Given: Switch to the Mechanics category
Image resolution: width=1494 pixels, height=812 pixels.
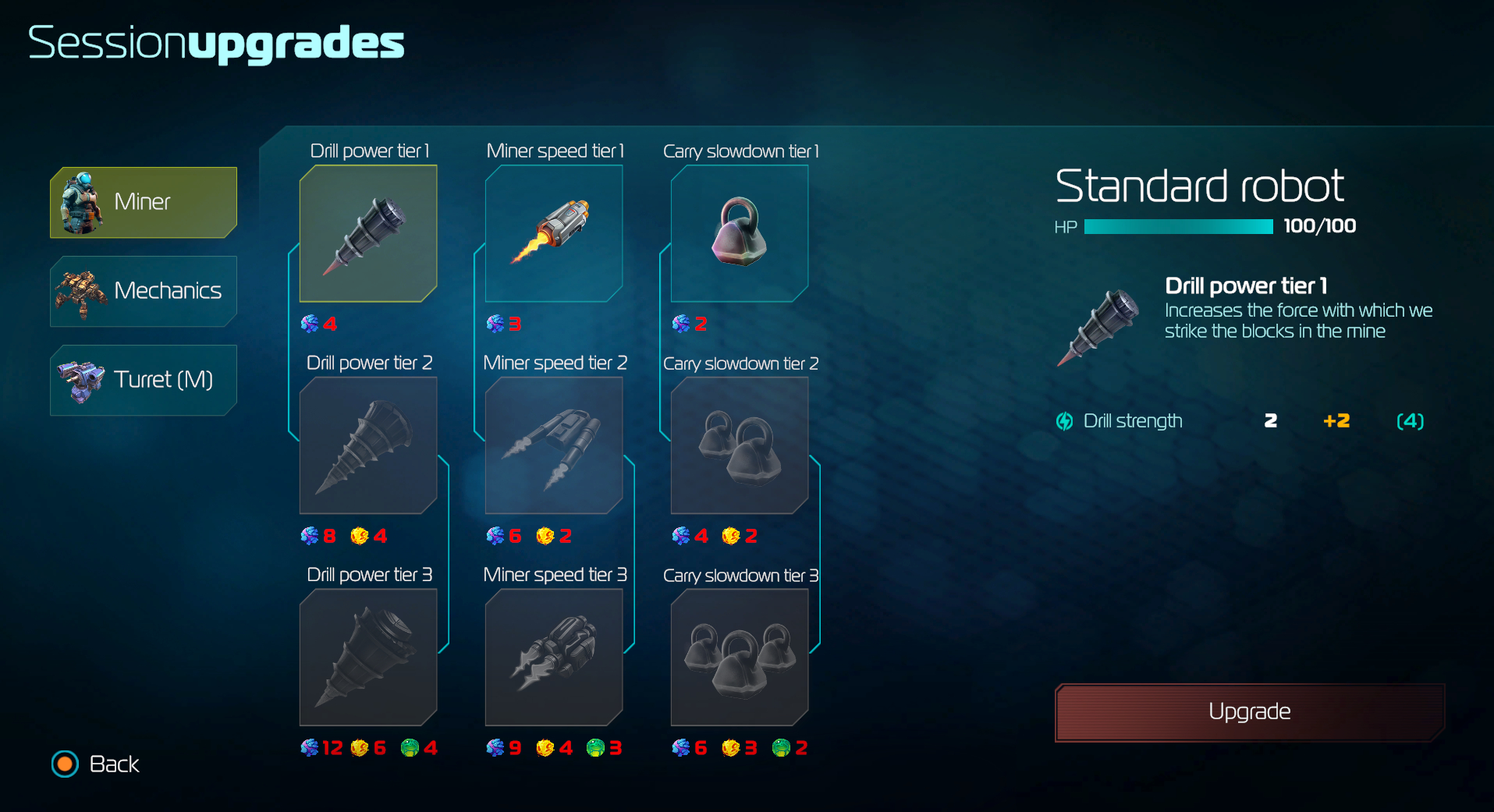Looking at the screenshot, I should (x=144, y=291).
